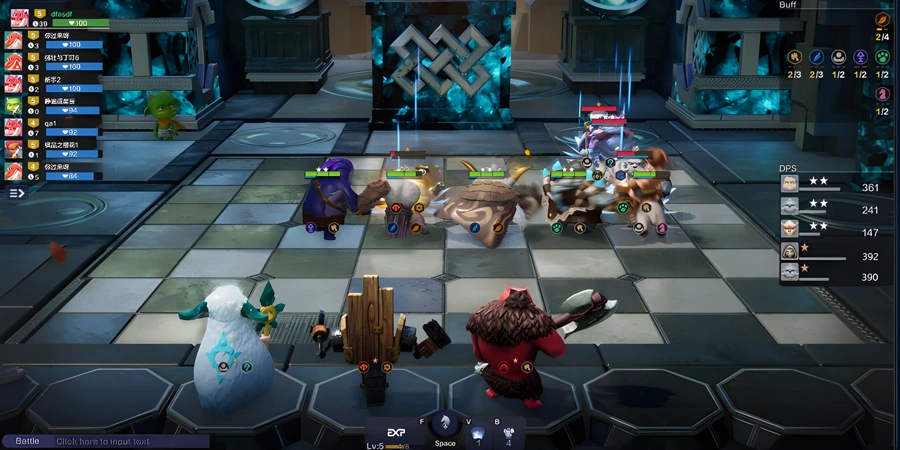Inspect the blue feather buff icon
The height and width of the screenshot is (450, 900).
point(817,57)
